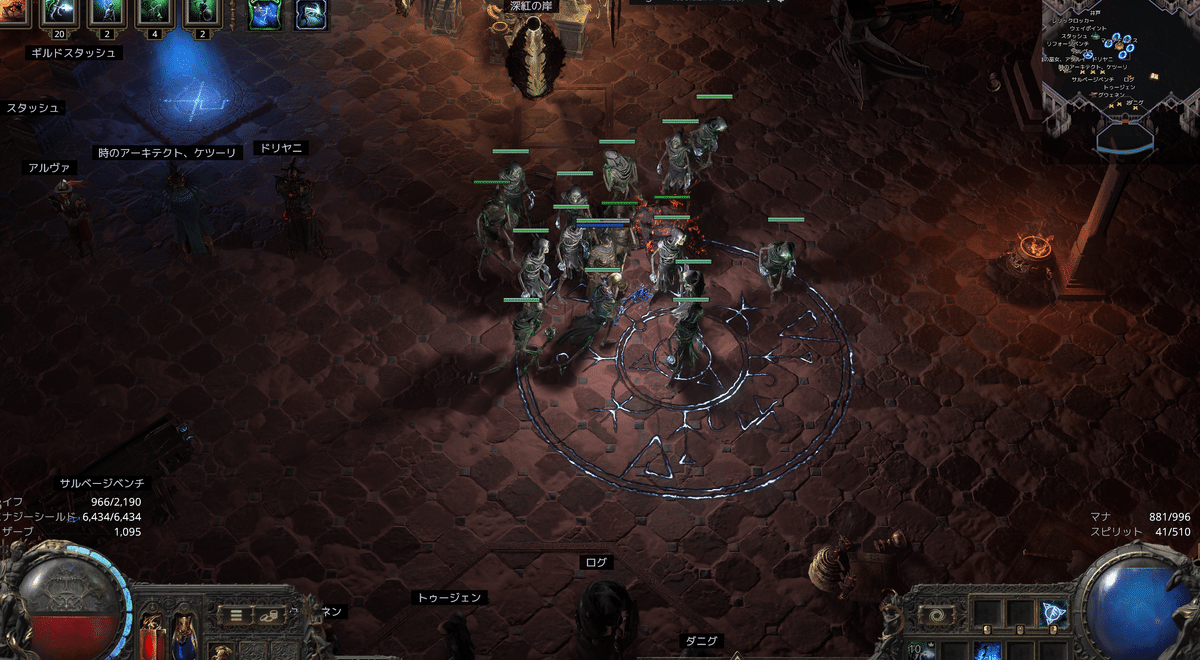Click the silver-framed pale blue buff icon
The image size is (1200, 660).
coord(309,14)
